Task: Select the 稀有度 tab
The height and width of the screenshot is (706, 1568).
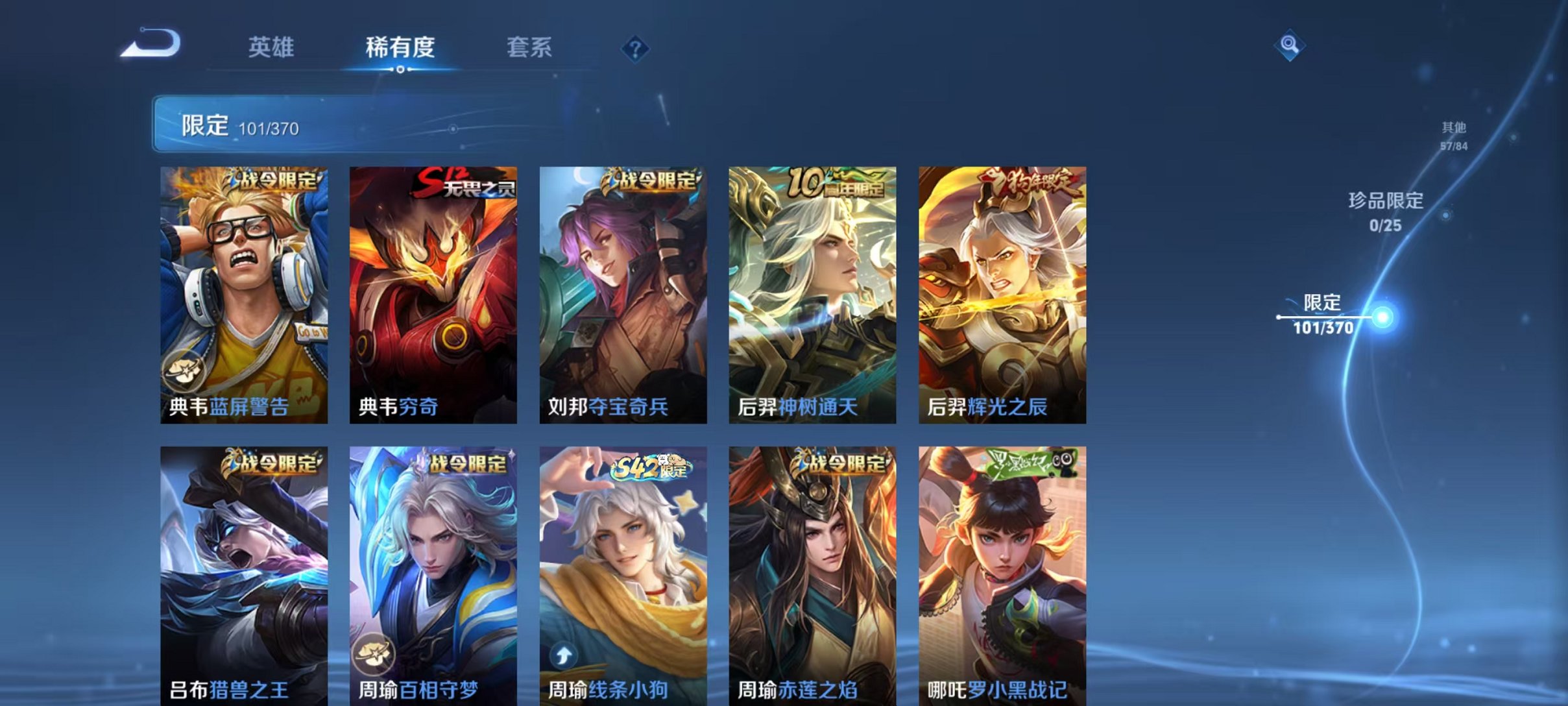Action: pos(400,47)
